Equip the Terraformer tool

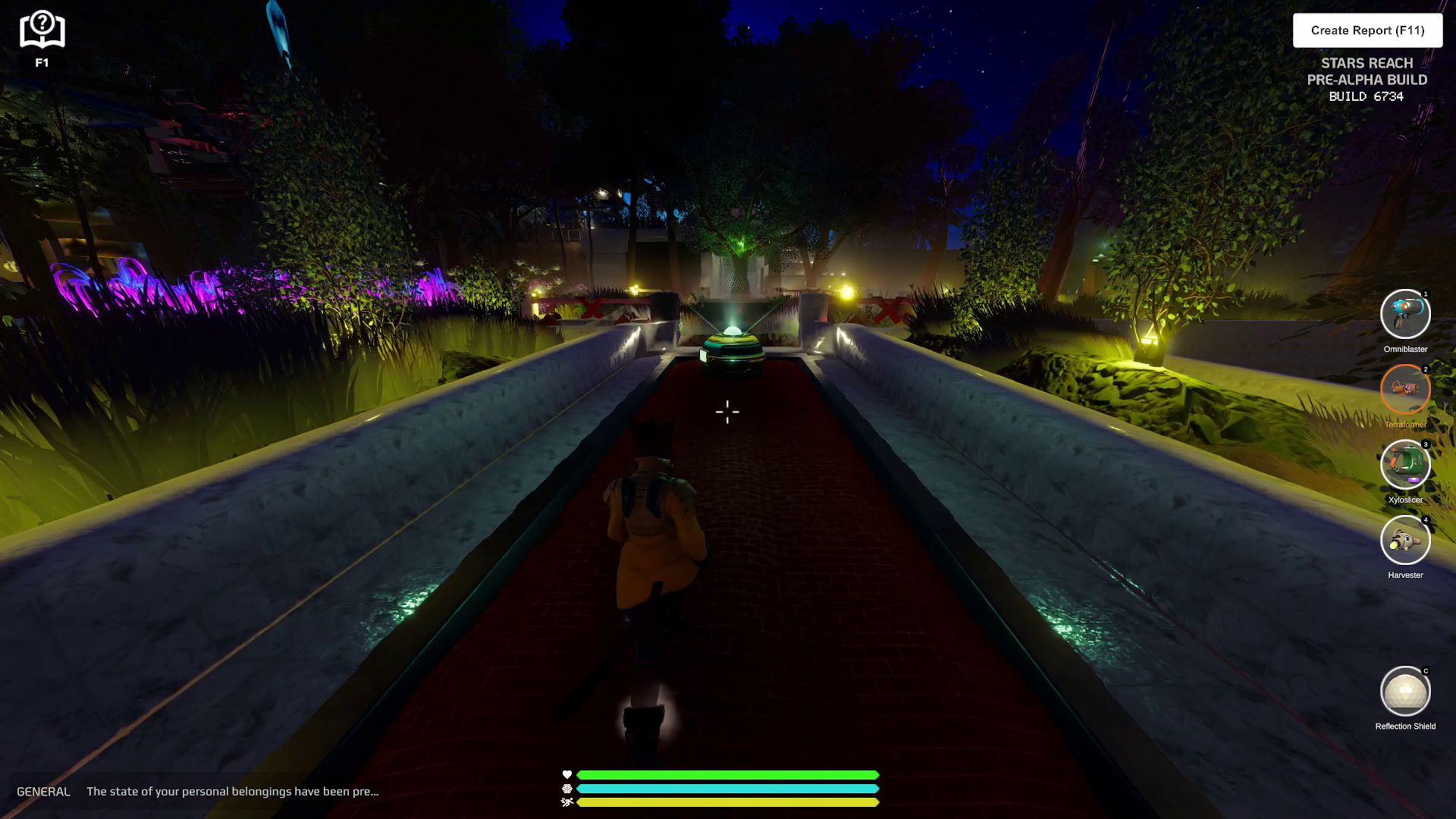[1405, 390]
